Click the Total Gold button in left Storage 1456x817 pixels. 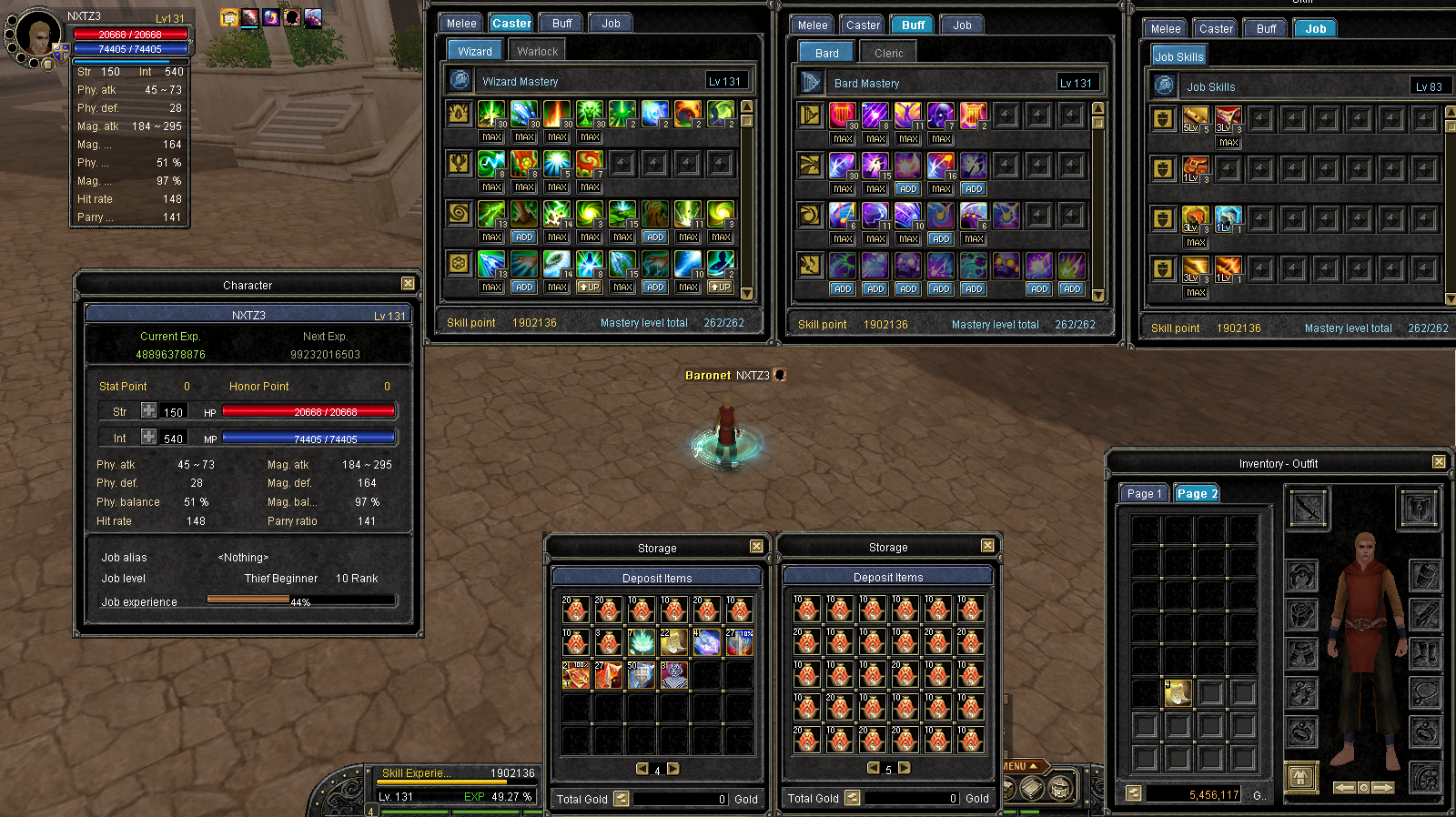tap(622, 799)
